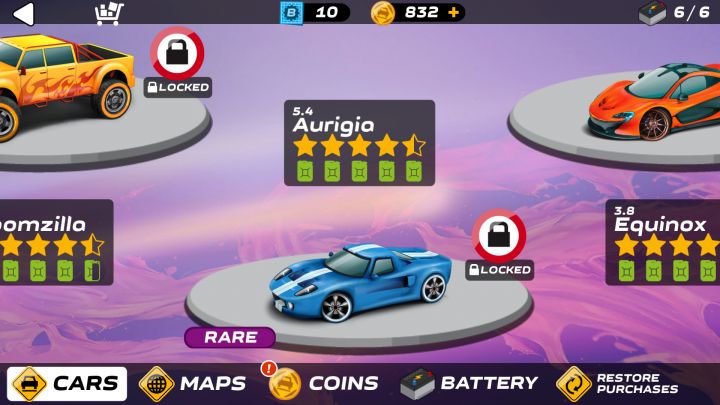Tap the locked icon on the yellow truck
This screenshot has width=720, height=405.
pos(177,54)
